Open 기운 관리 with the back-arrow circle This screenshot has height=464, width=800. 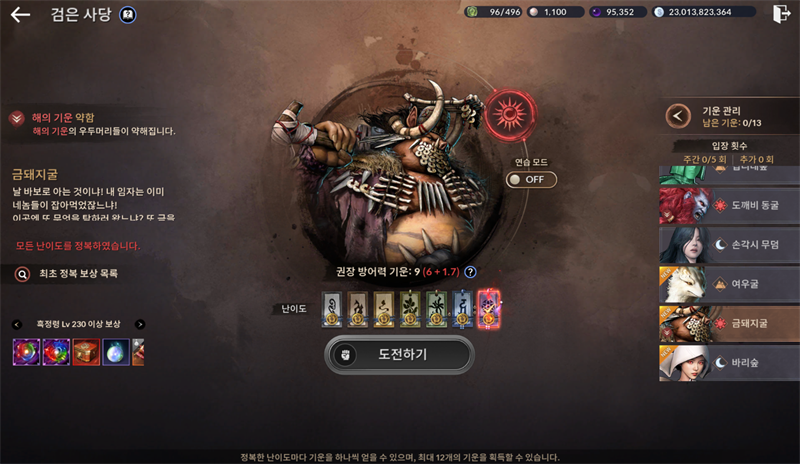pos(678,115)
